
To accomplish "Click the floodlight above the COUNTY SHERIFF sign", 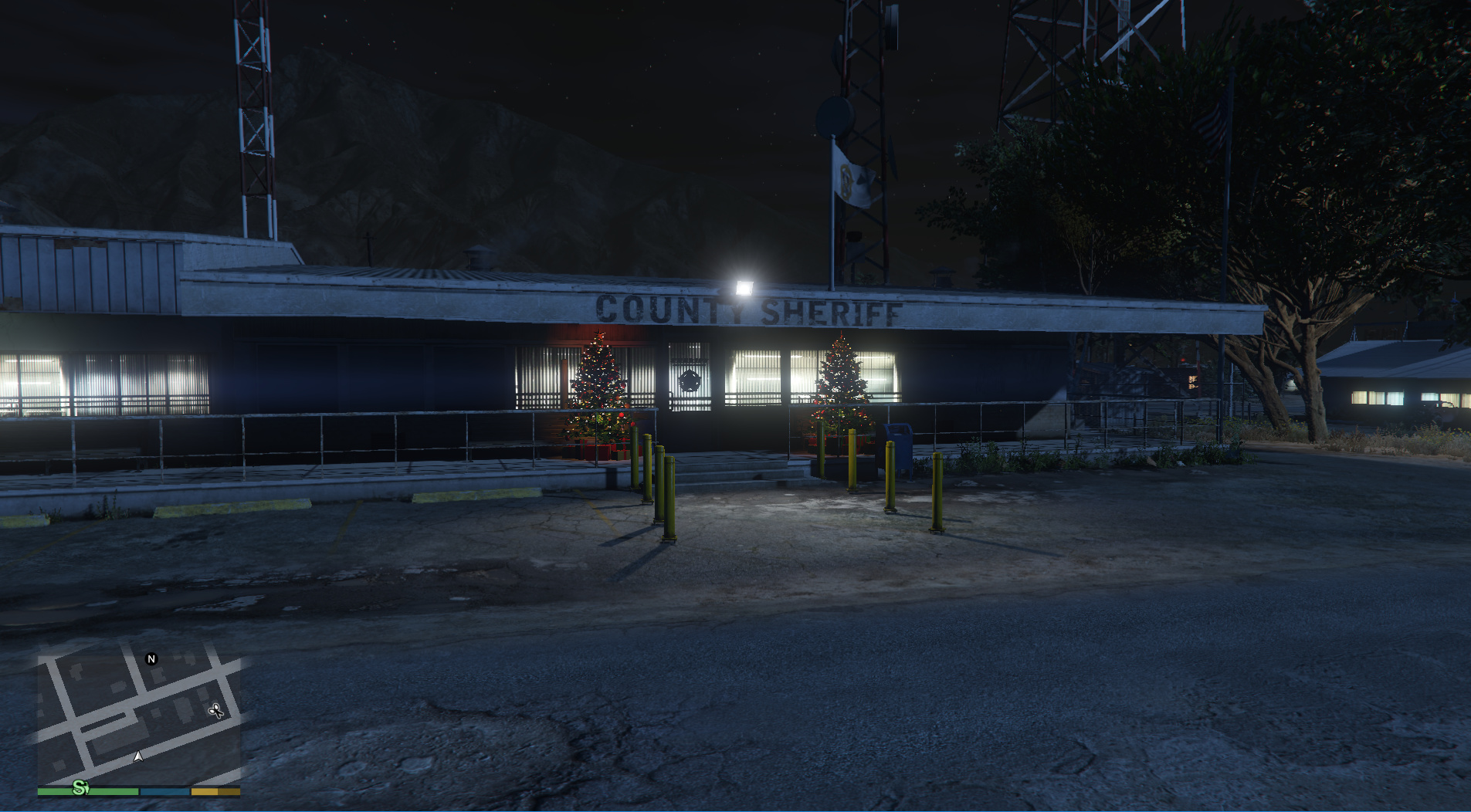I will point(745,286).
